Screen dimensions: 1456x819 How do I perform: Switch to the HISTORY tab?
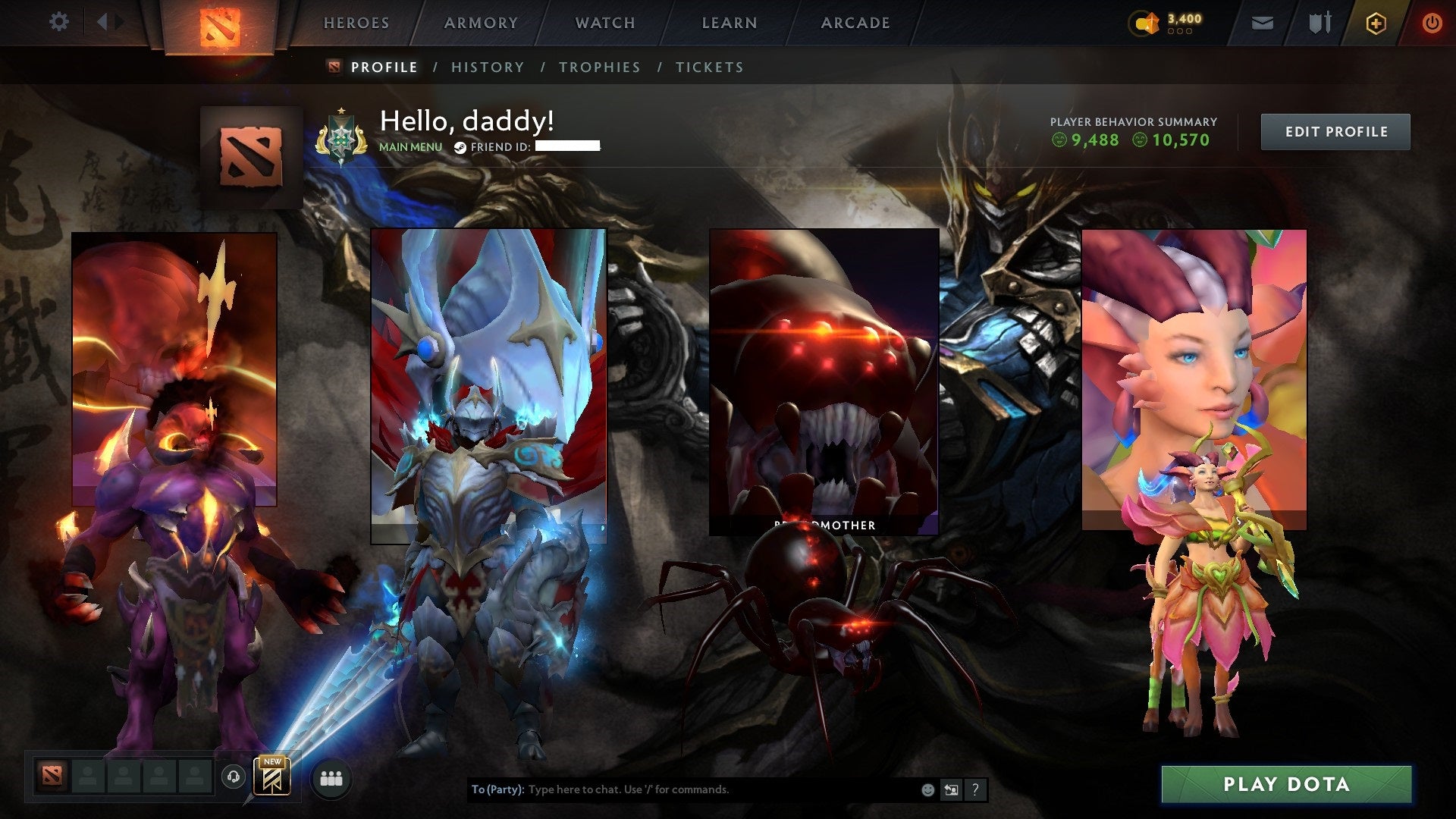point(487,67)
